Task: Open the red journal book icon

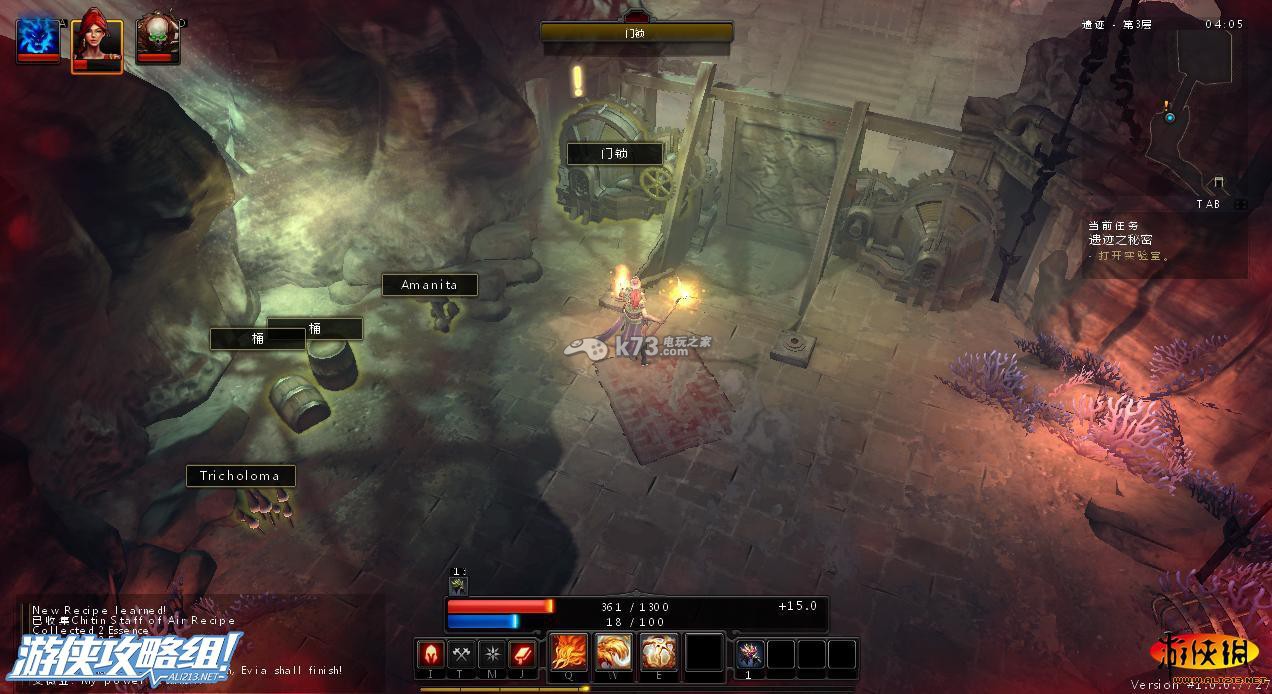Action: tap(523, 655)
